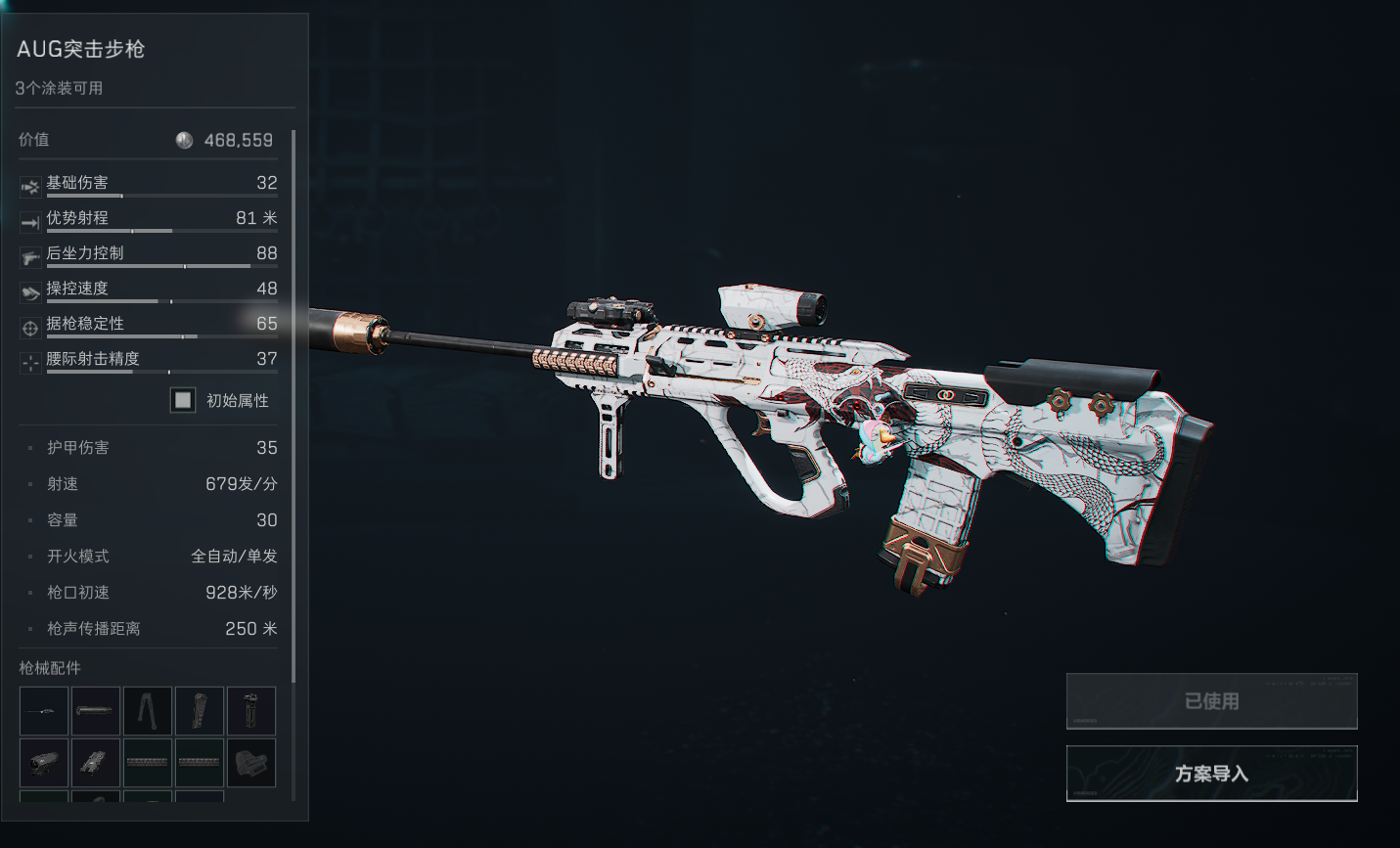Viewport: 1400px width, 848px height.
Task: Click the 已使用 in-use button
Action: click(1211, 701)
